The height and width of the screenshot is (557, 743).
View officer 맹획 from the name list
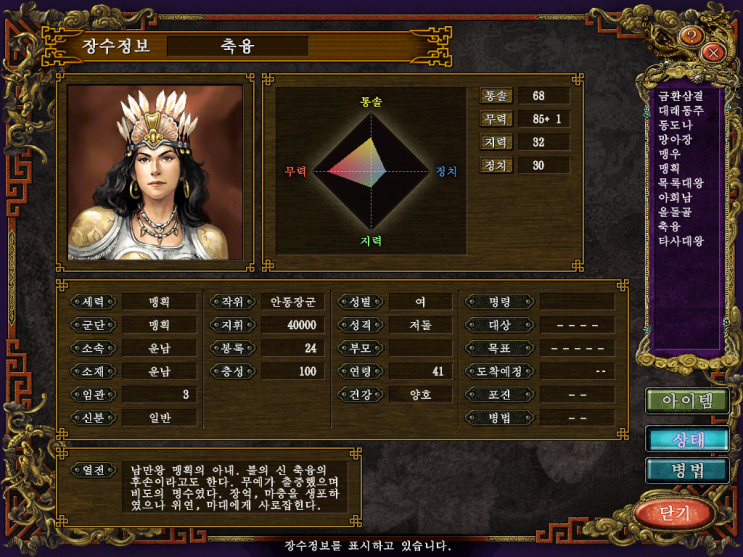(669, 168)
